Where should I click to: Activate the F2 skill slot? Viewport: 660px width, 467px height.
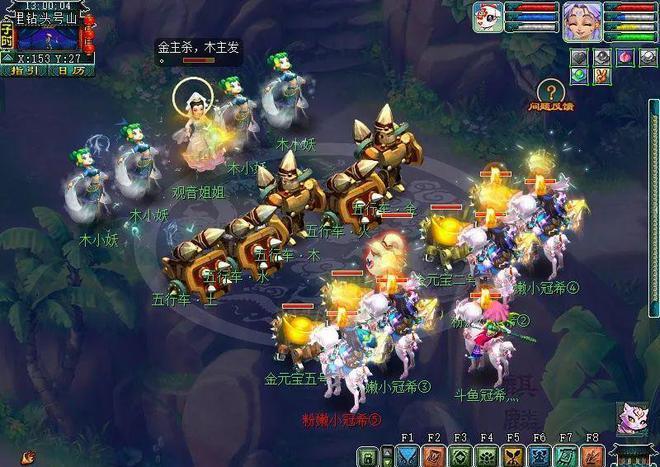(x=434, y=456)
